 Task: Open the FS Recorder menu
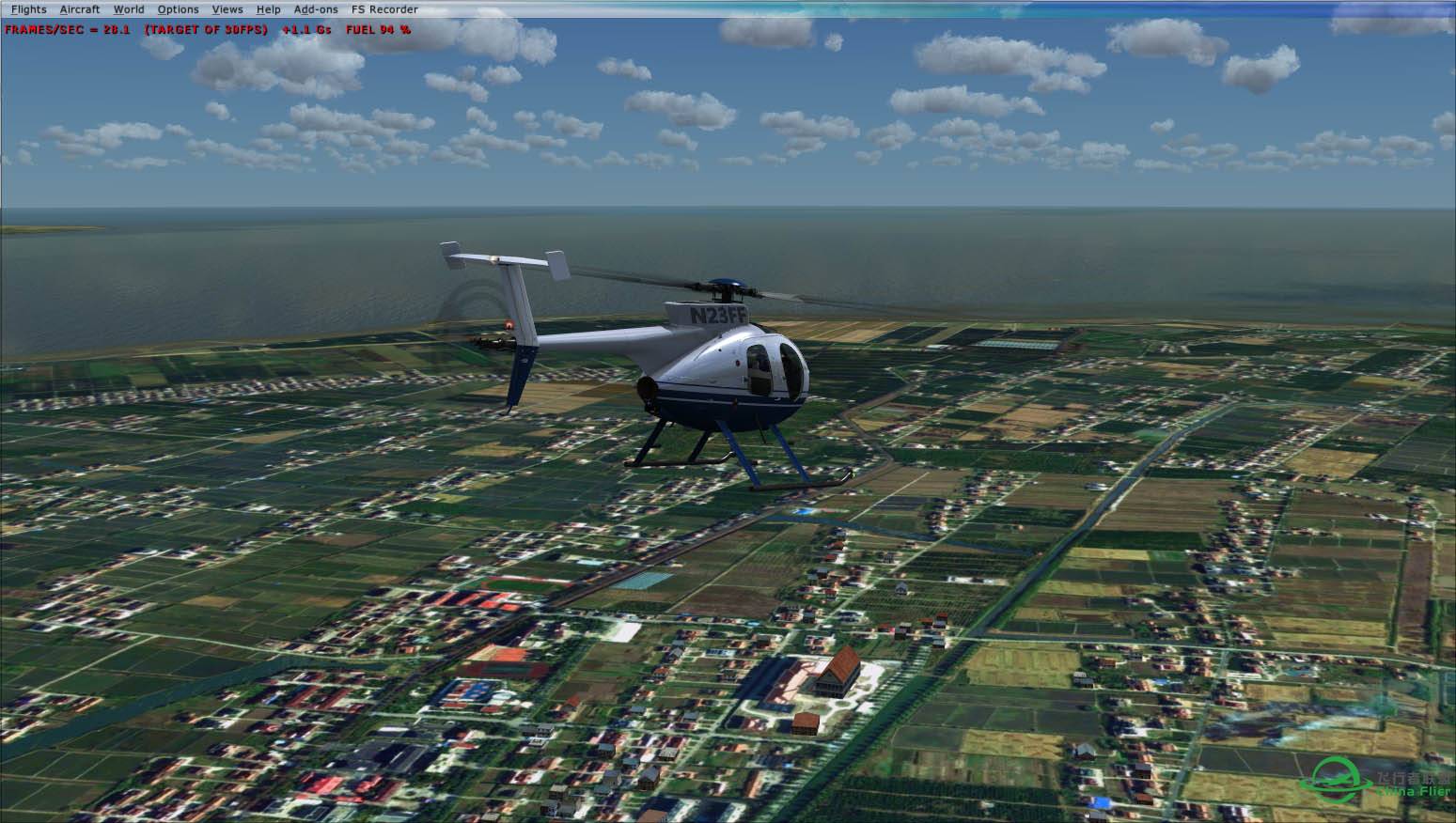[x=384, y=9]
